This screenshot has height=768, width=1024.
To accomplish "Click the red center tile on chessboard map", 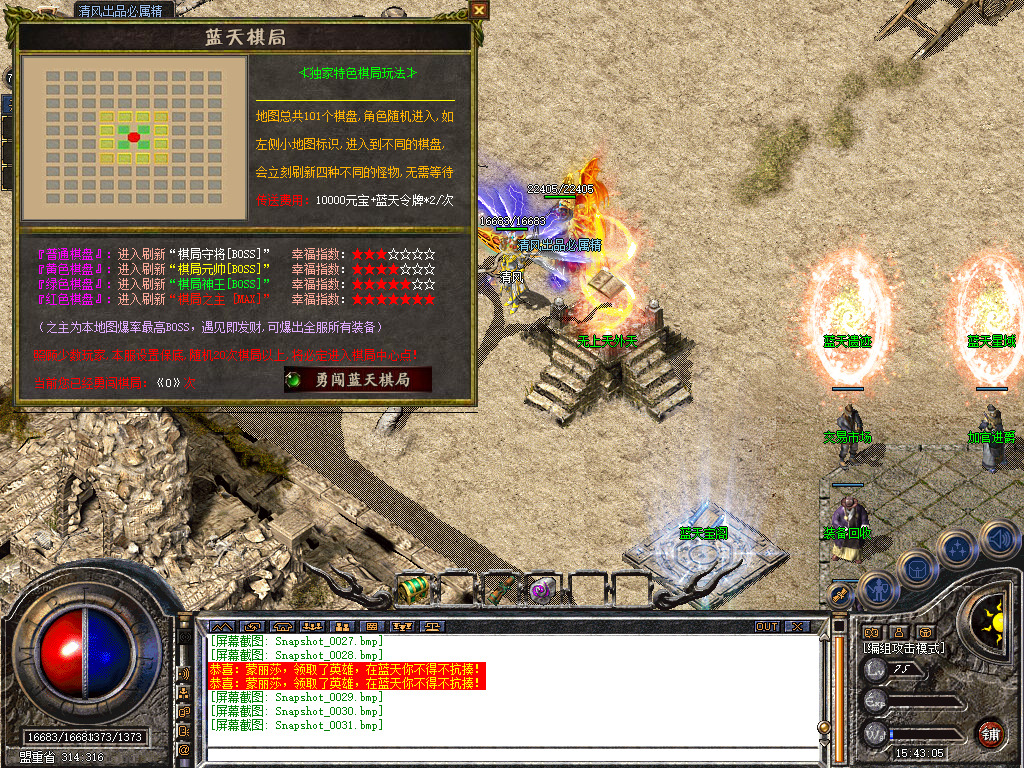I will click(x=134, y=137).
